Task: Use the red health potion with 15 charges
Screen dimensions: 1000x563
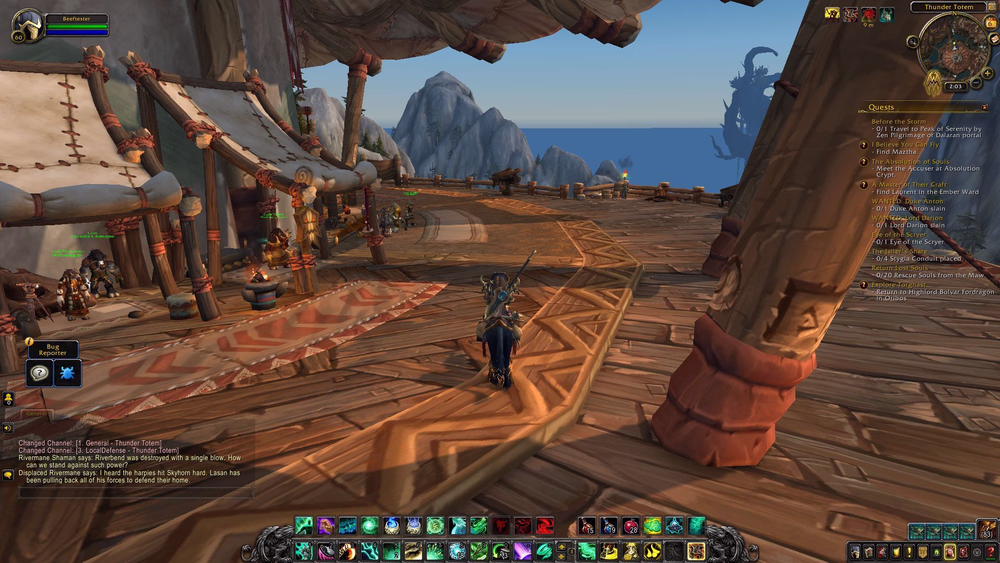Action: 587,526
